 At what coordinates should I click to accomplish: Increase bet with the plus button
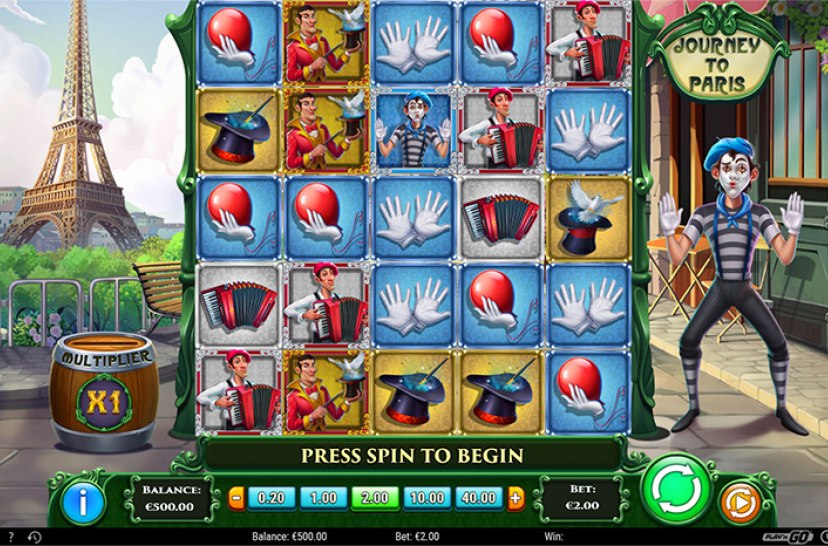[x=516, y=497]
